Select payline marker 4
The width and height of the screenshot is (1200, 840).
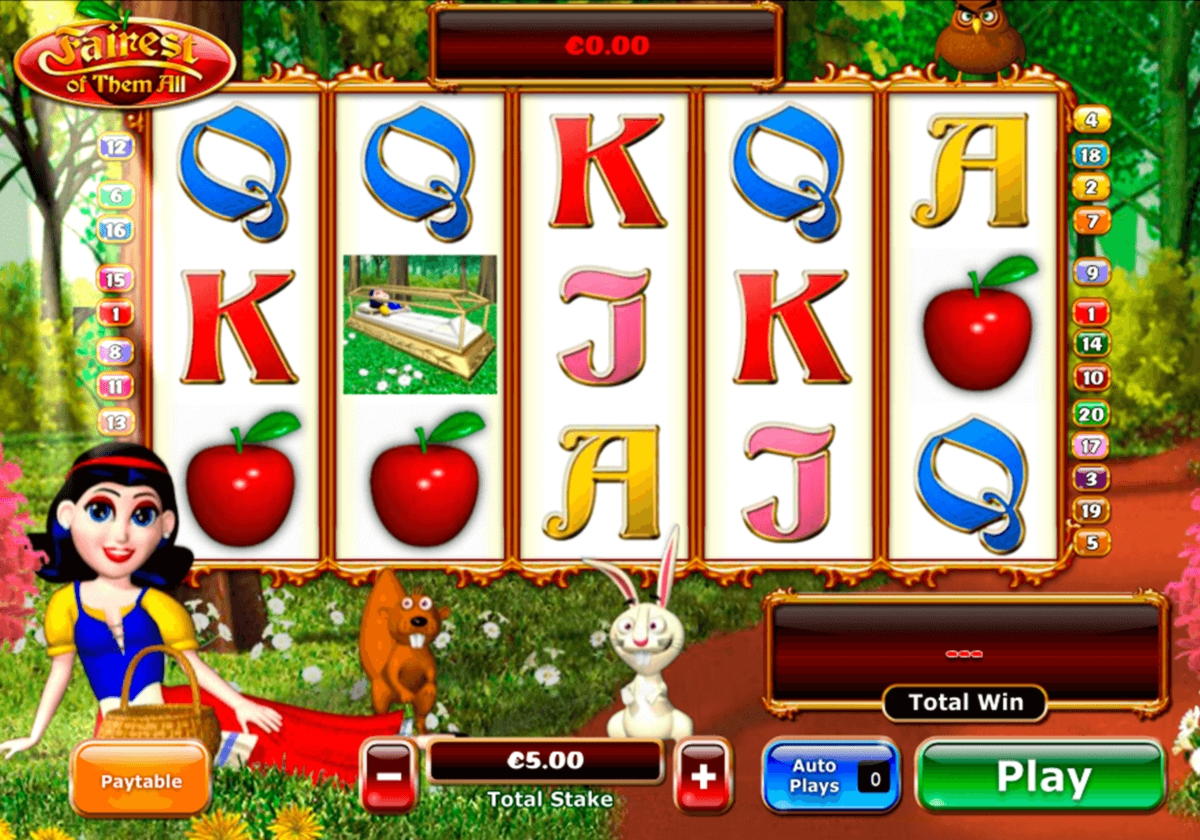click(1092, 120)
